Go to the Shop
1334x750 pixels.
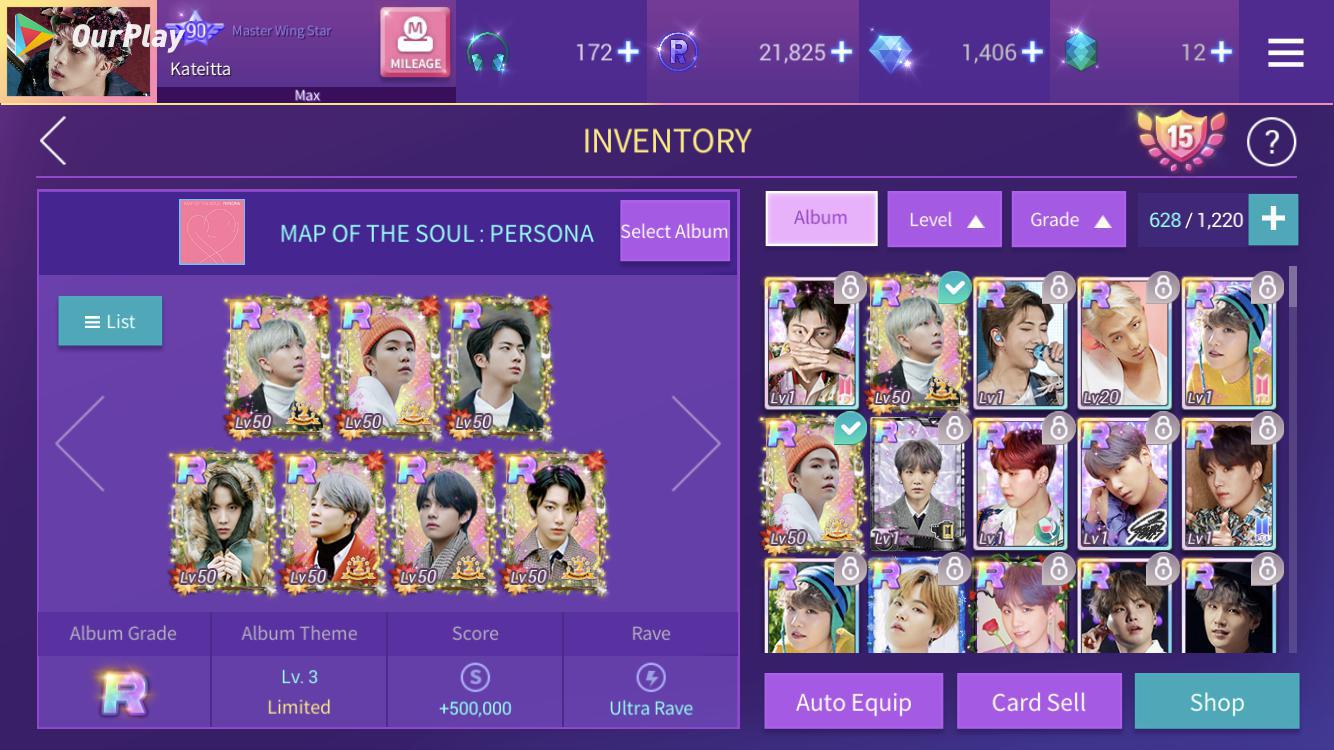[1216, 702]
